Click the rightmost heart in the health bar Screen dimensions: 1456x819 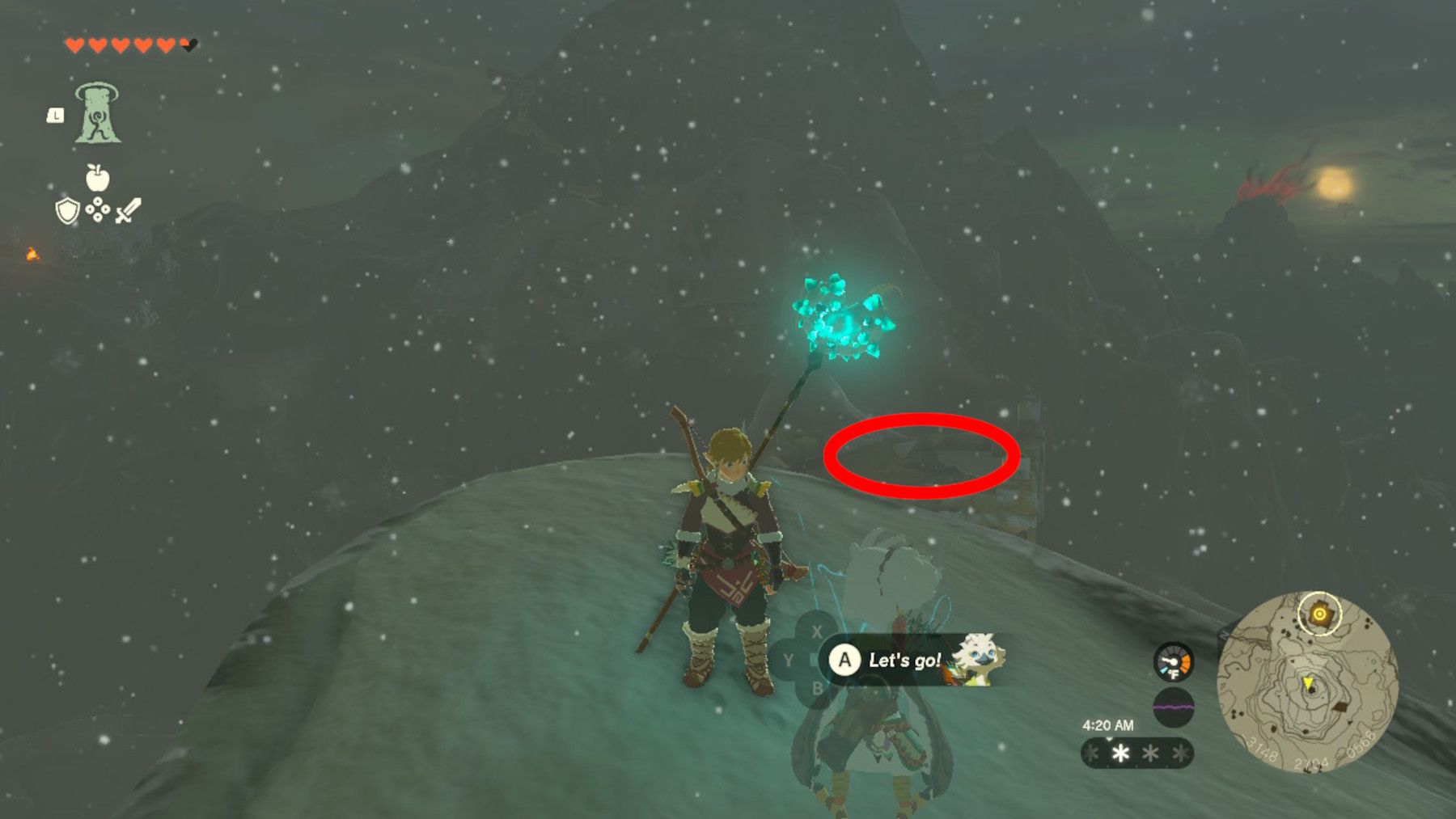tap(189, 44)
